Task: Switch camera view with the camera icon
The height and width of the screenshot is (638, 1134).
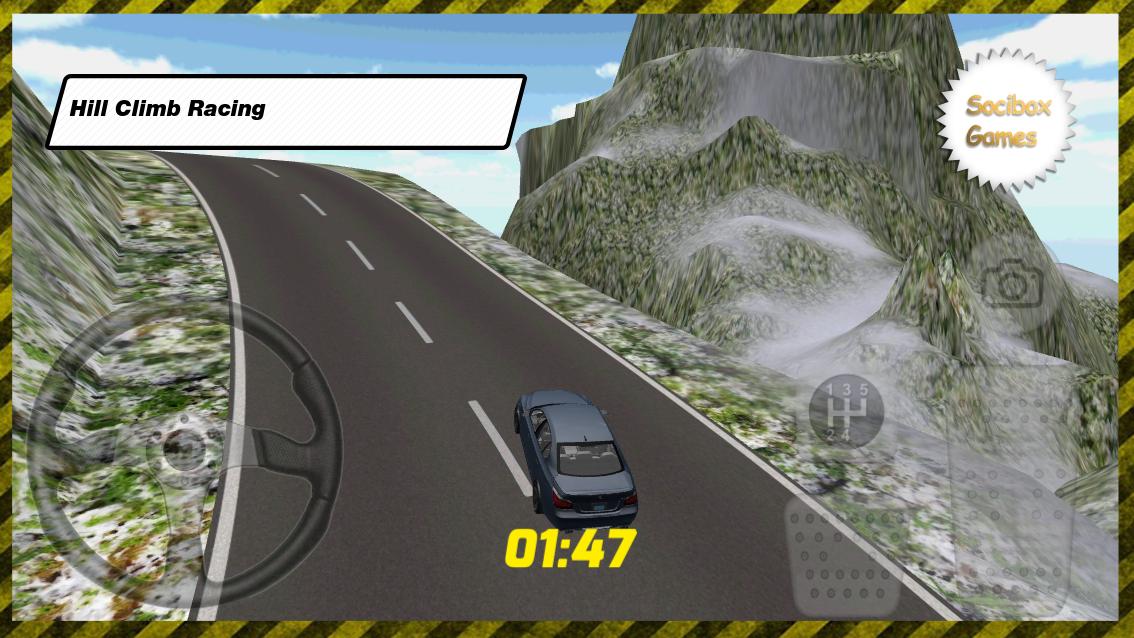Action: coord(1012,286)
